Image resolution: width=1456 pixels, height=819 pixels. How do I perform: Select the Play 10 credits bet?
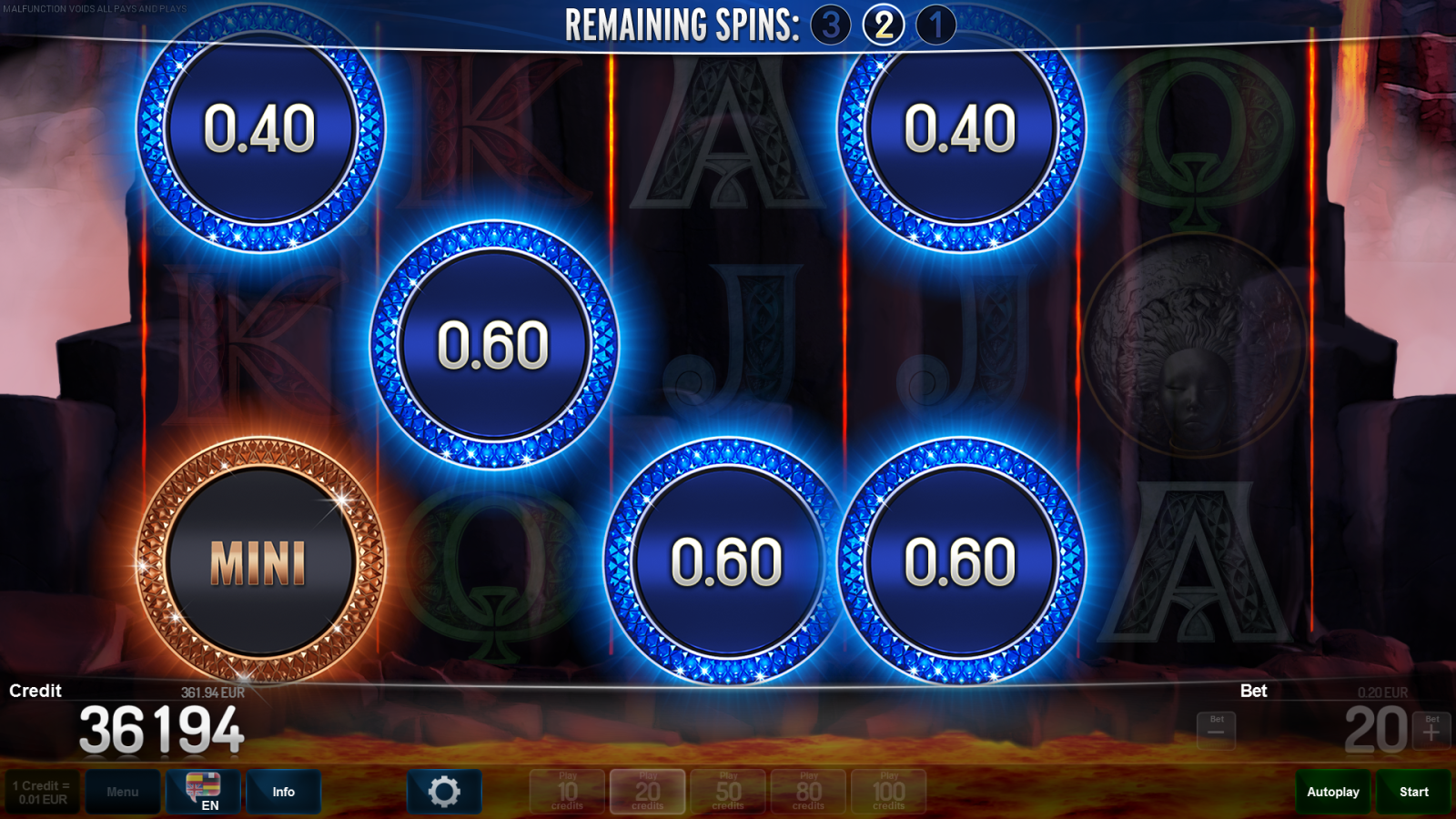tap(567, 792)
